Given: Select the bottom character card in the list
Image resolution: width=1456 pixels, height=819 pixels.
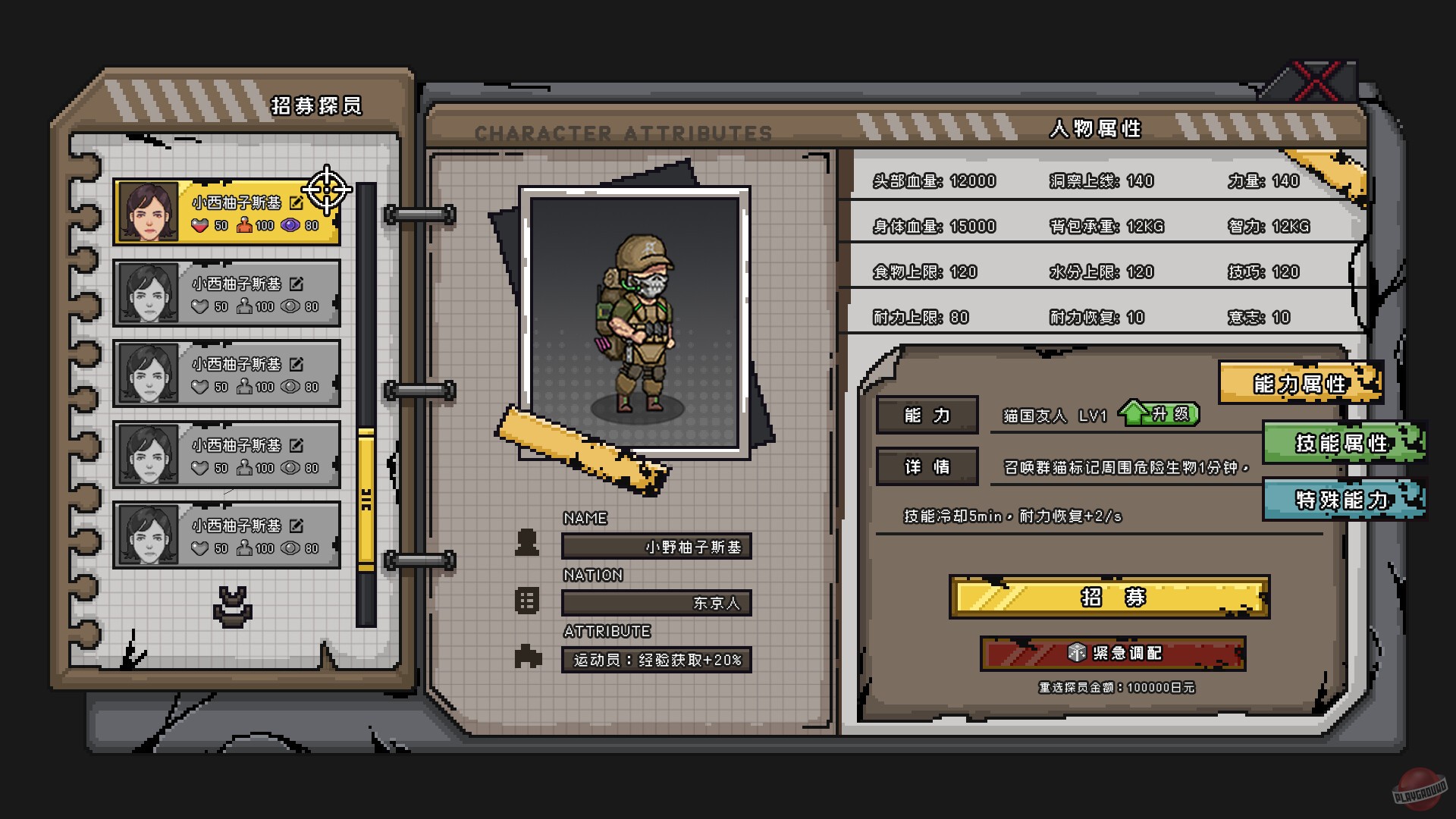Looking at the screenshot, I should (x=226, y=535).
